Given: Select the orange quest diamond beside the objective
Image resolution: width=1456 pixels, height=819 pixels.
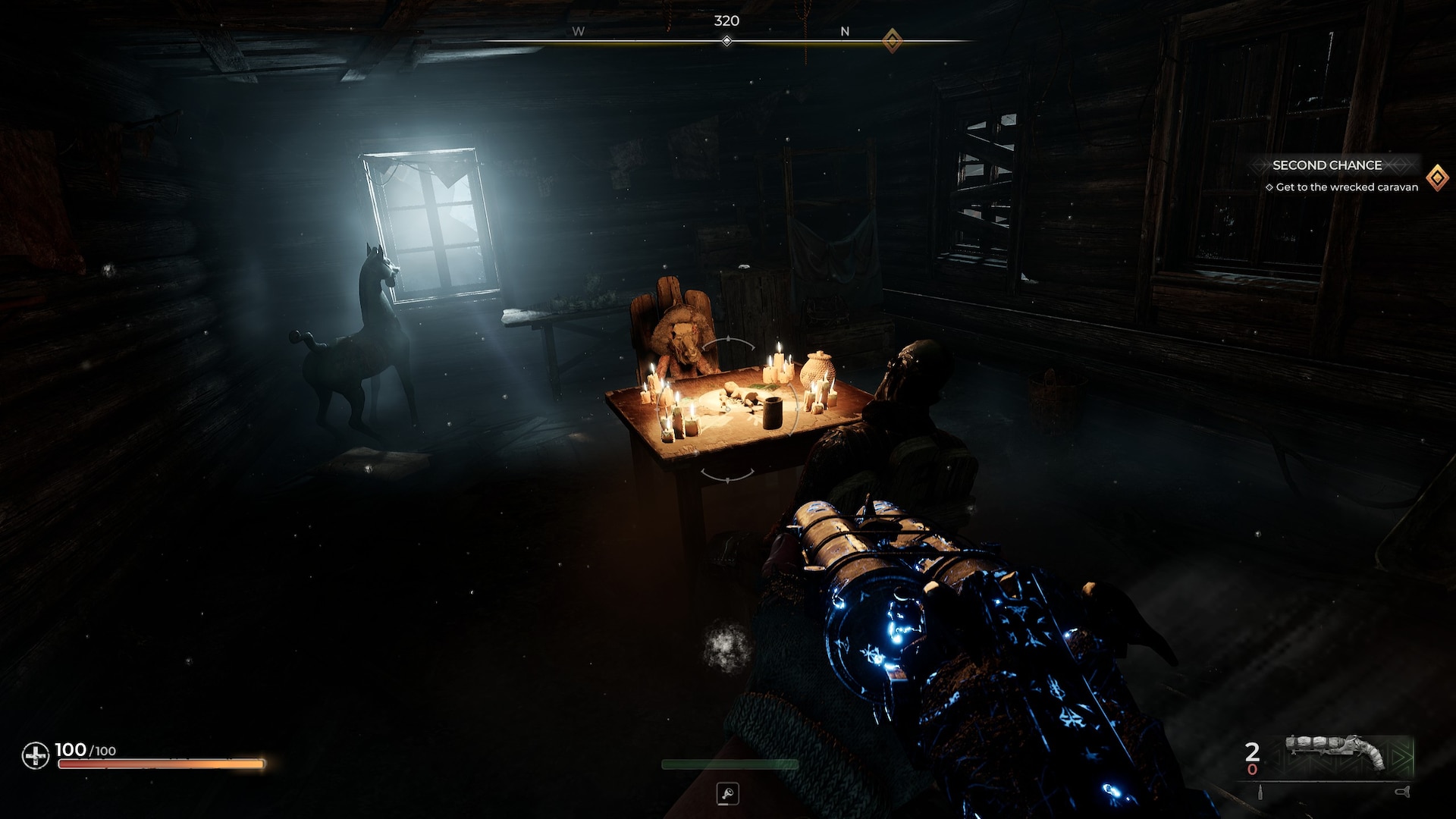Looking at the screenshot, I should coord(1436,178).
